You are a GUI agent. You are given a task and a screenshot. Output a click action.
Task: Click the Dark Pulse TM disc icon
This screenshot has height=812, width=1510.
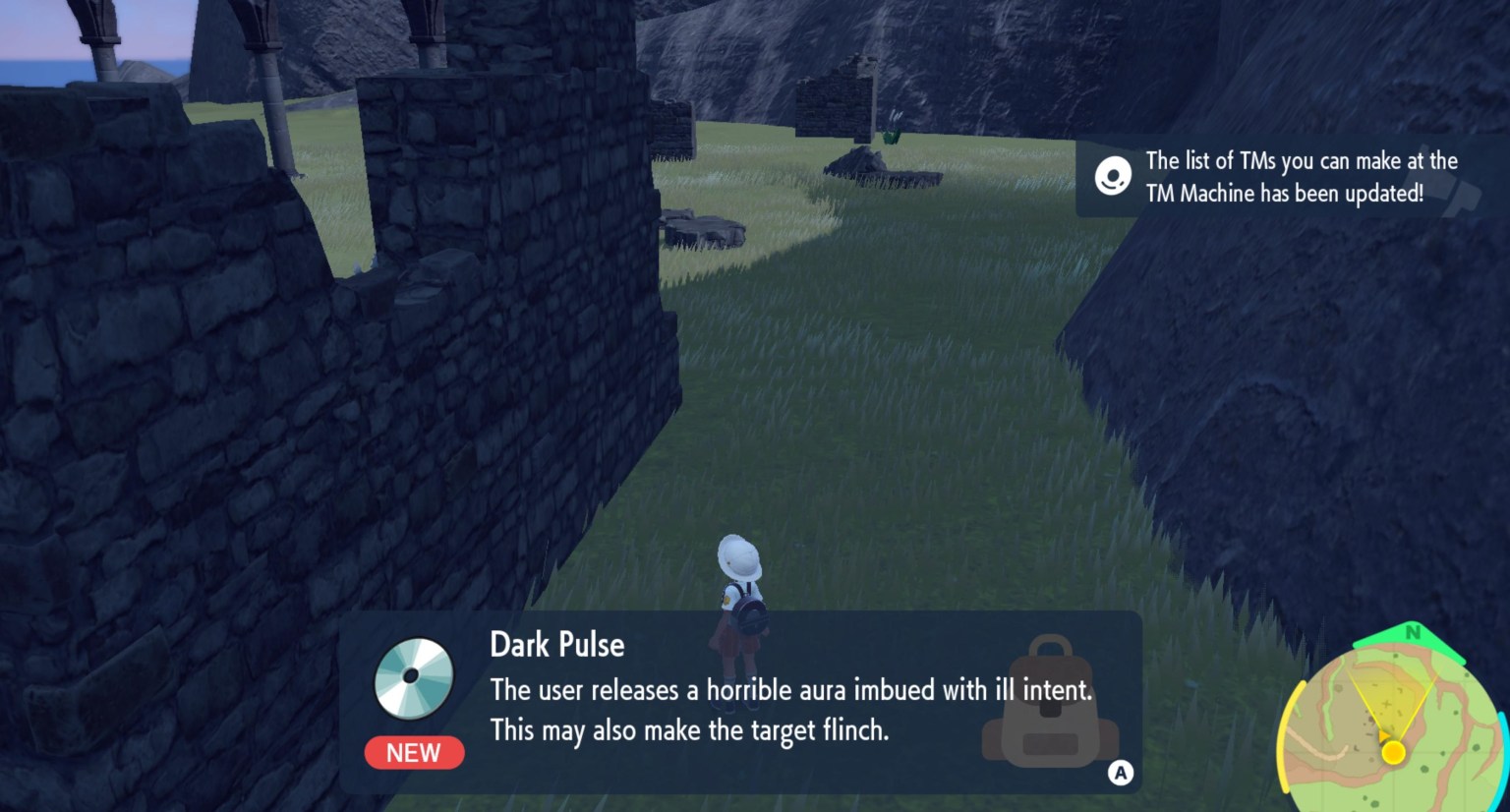click(413, 676)
